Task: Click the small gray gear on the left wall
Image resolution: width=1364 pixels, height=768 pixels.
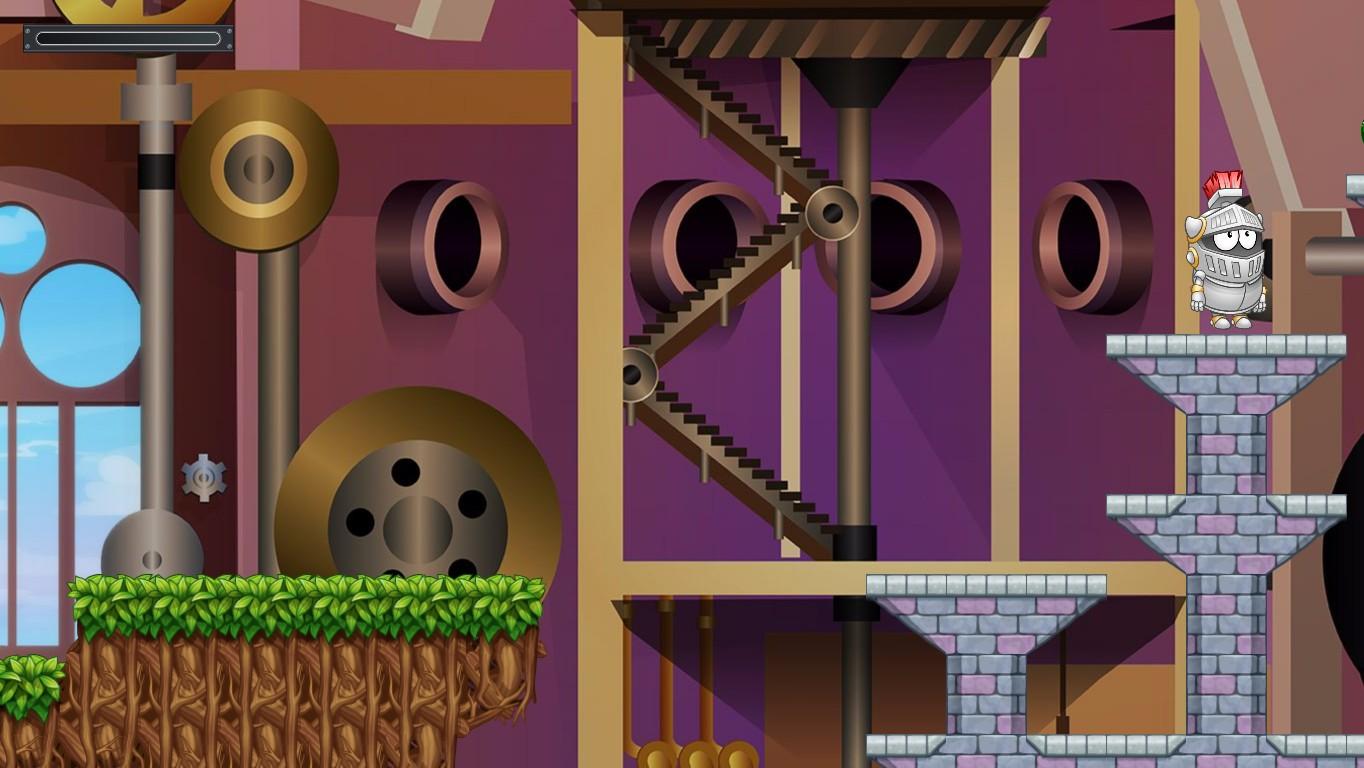Action: 202,477
